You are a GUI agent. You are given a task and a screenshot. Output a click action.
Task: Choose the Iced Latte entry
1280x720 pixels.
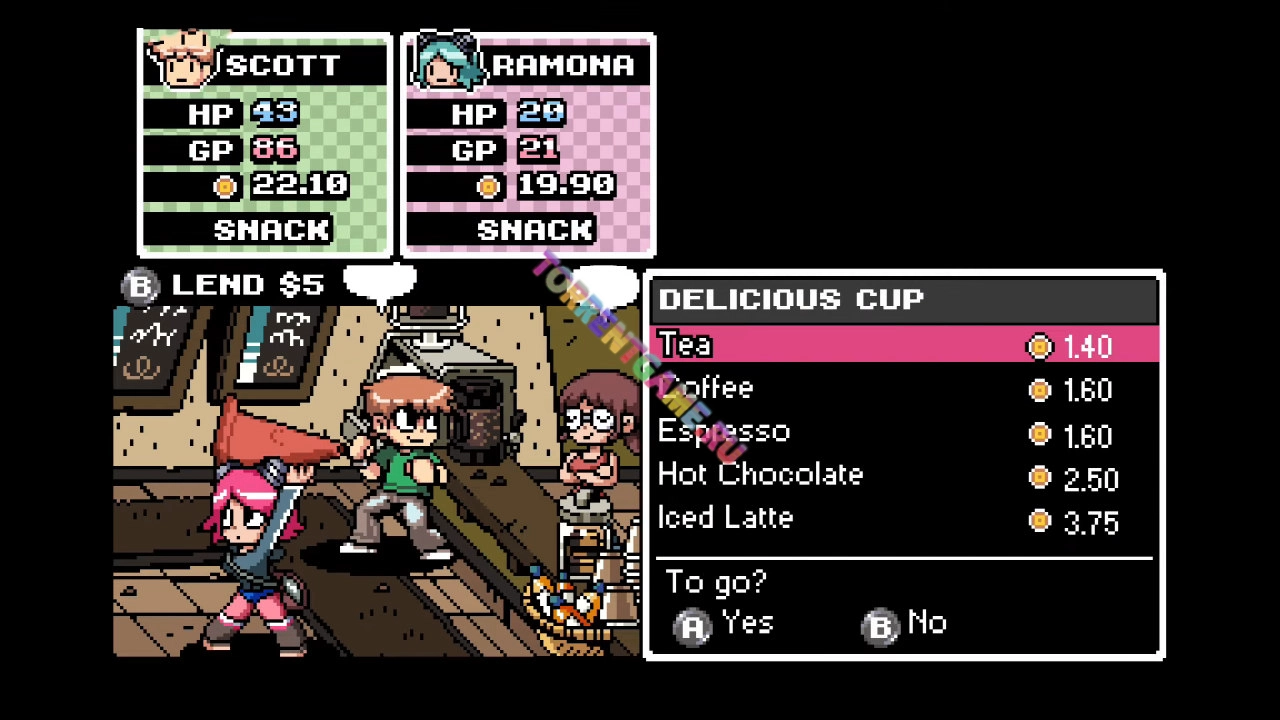[726, 518]
